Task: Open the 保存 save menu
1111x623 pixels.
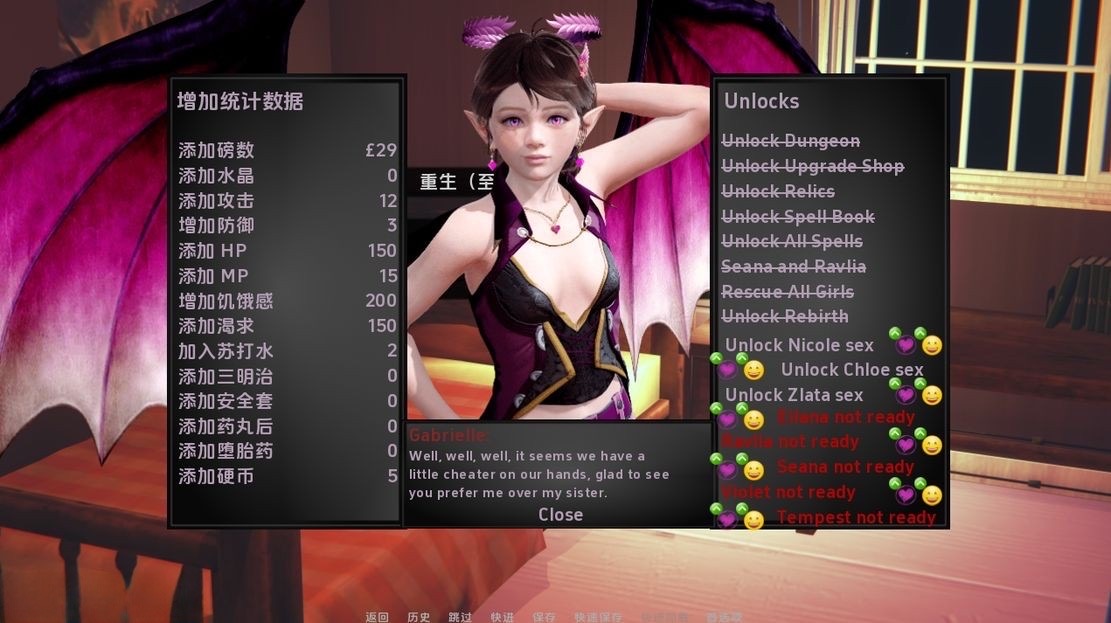Action: click(x=544, y=617)
